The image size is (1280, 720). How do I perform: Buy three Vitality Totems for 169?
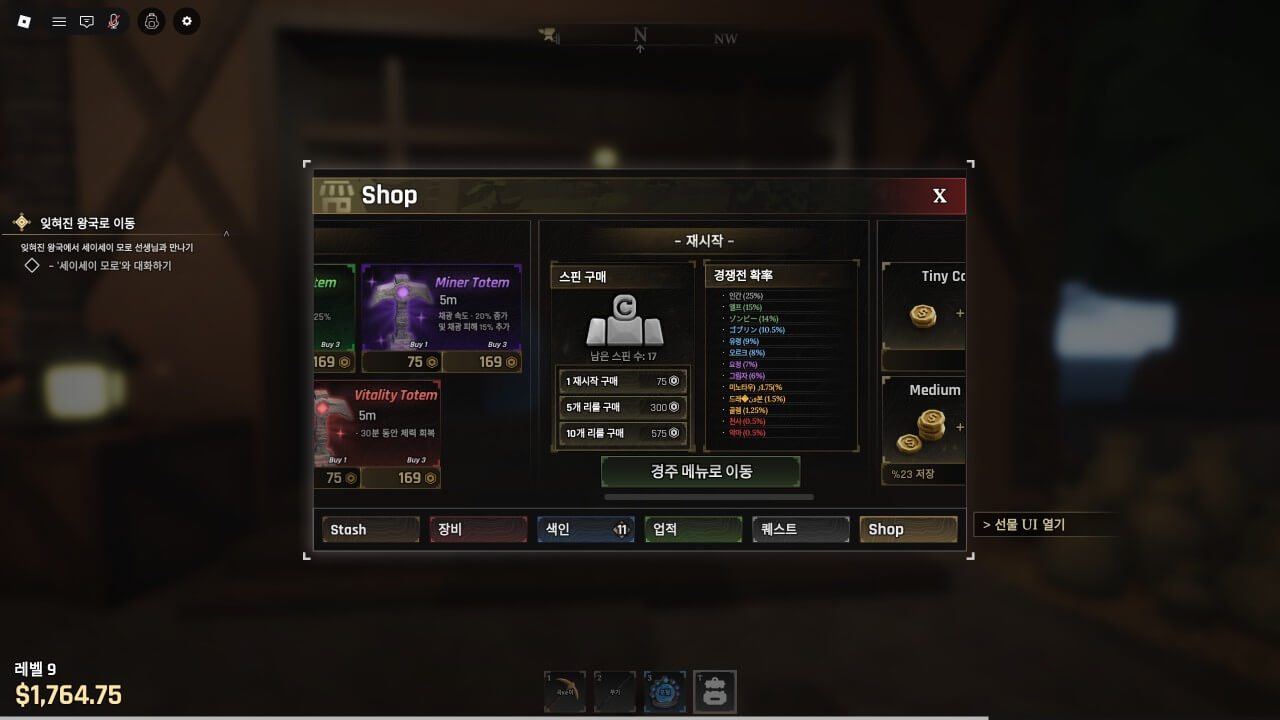(400, 478)
